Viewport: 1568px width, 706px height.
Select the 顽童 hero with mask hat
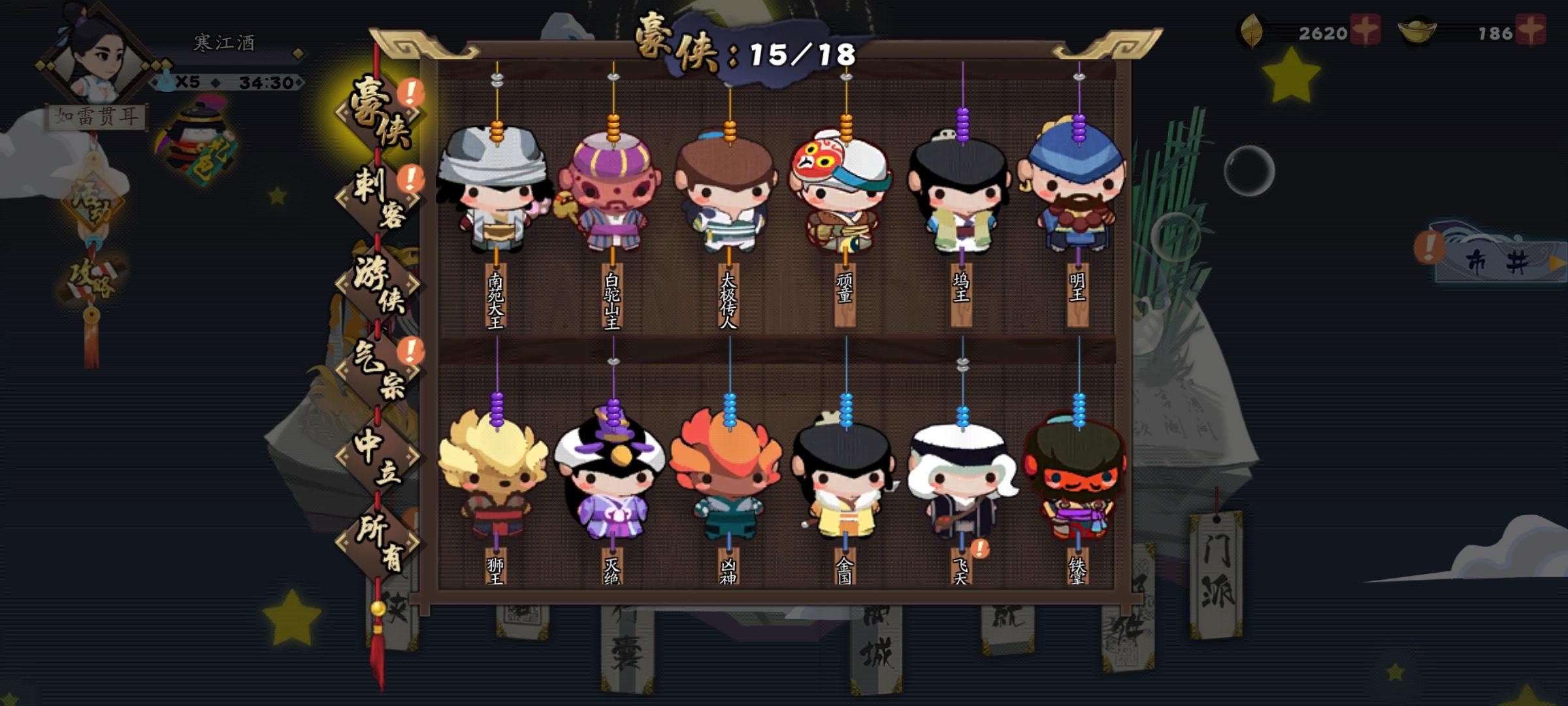843,196
